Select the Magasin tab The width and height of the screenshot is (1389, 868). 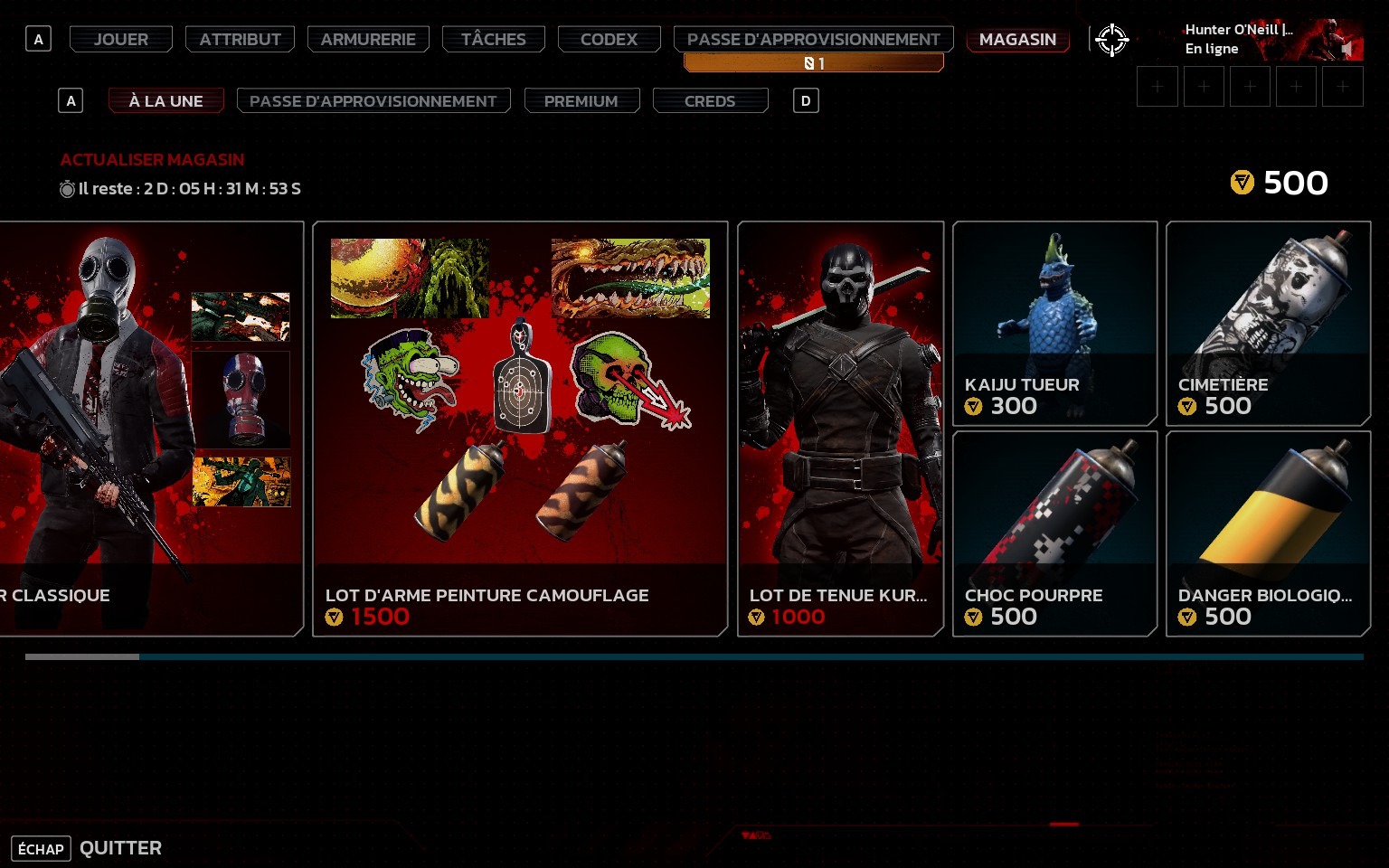click(1017, 39)
